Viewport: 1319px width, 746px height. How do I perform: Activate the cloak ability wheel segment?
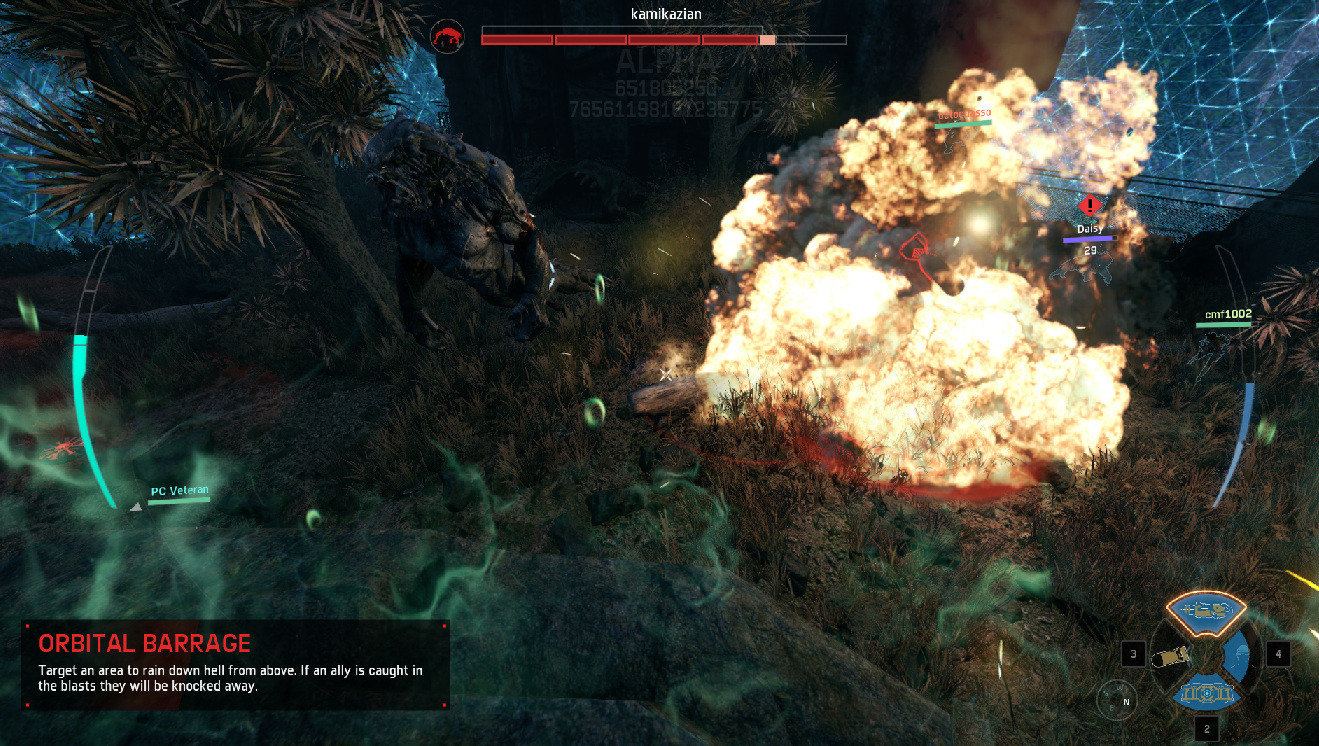[x=1237, y=655]
